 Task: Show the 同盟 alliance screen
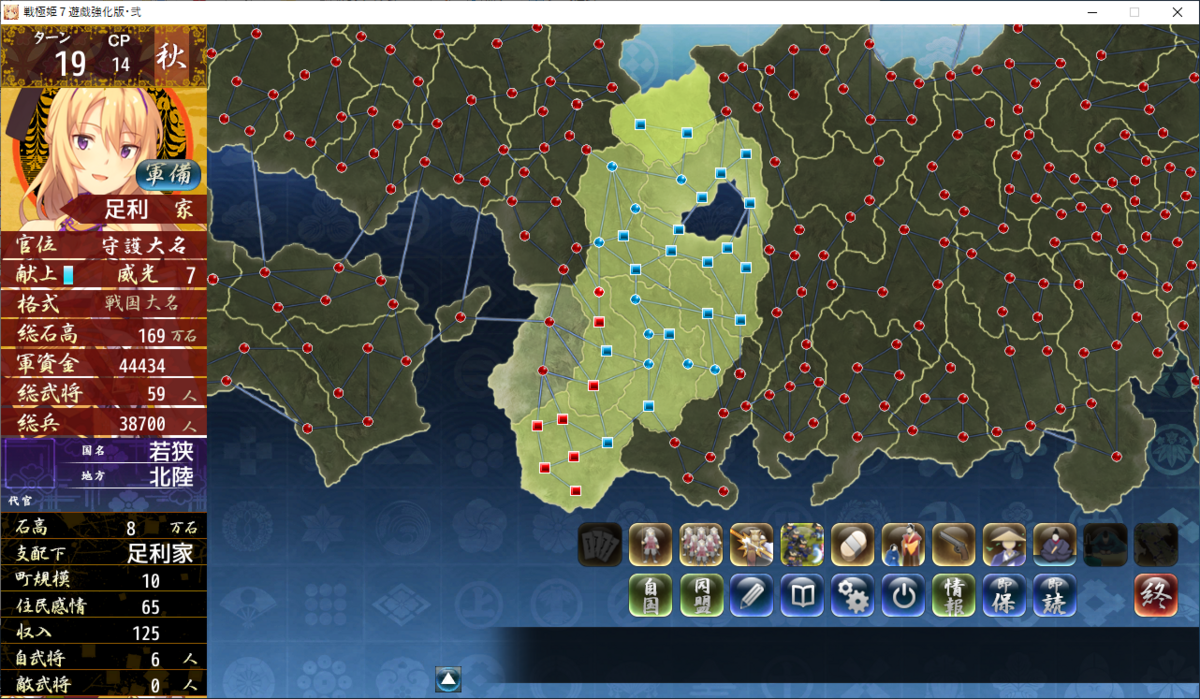tap(701, 595)
